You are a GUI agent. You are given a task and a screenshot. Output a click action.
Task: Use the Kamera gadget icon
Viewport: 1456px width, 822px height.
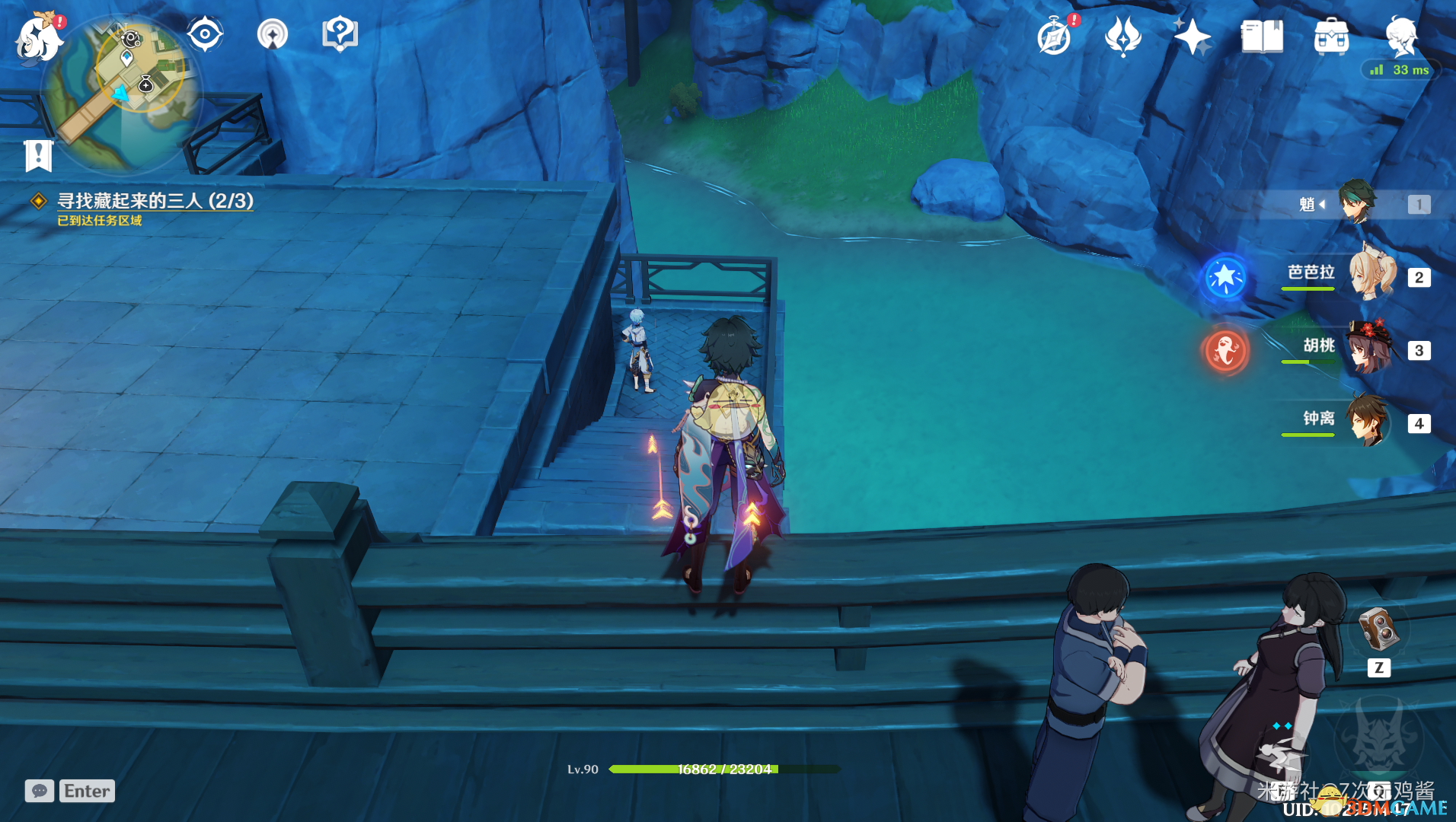tap(1378, 629)
